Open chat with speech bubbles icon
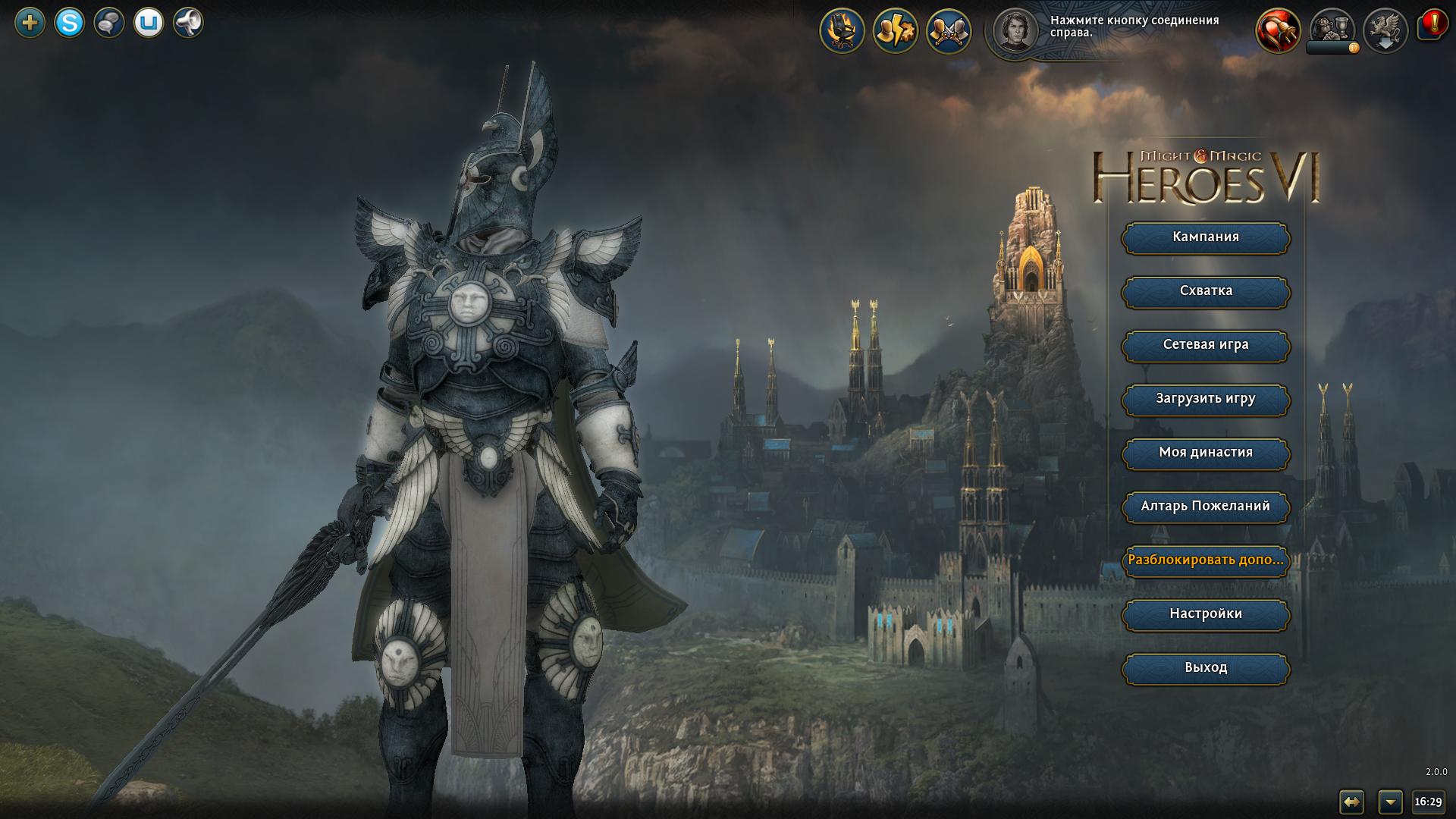 click(109, 23)
